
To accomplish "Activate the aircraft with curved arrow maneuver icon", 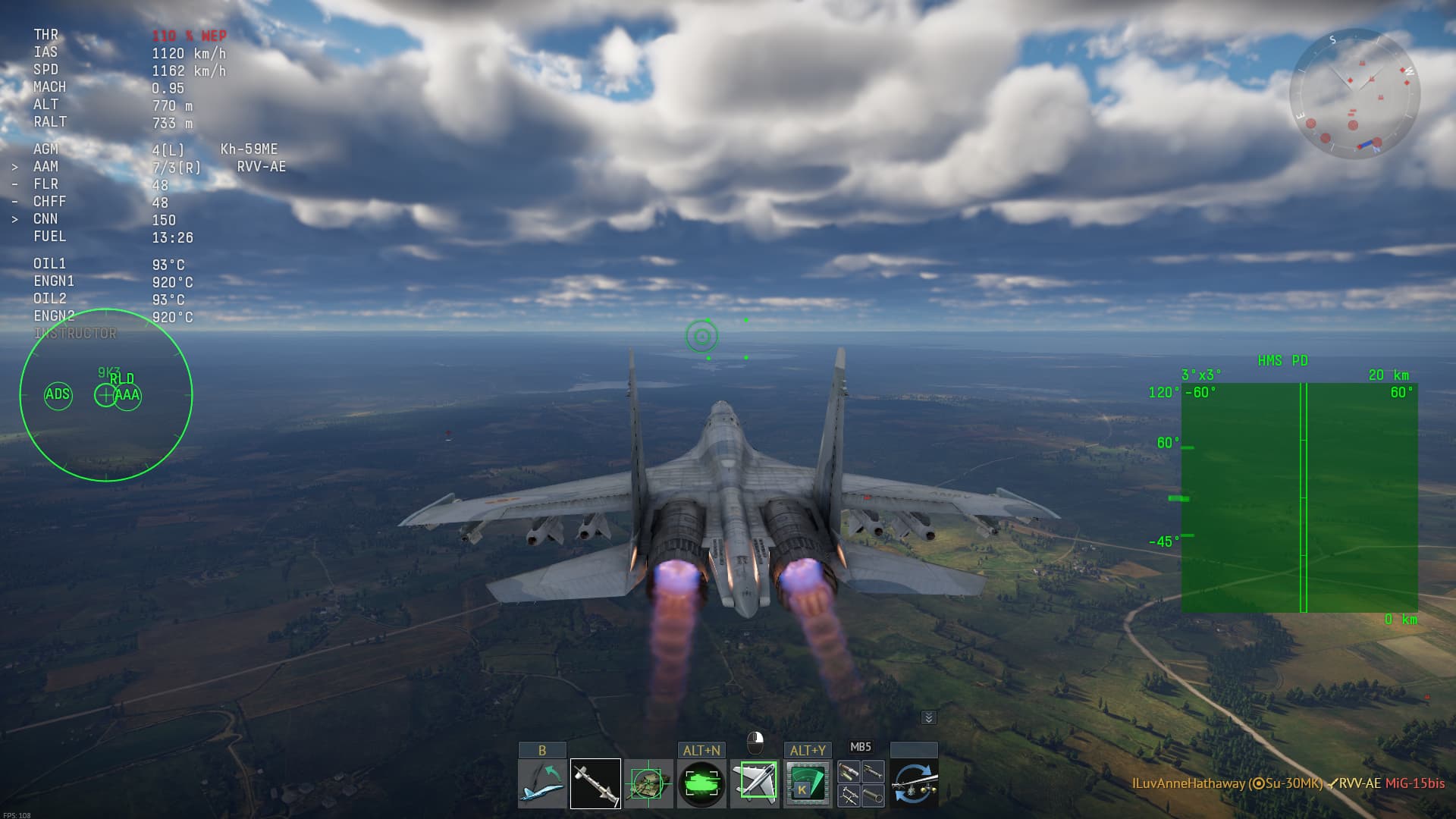I will coord(542,783).
